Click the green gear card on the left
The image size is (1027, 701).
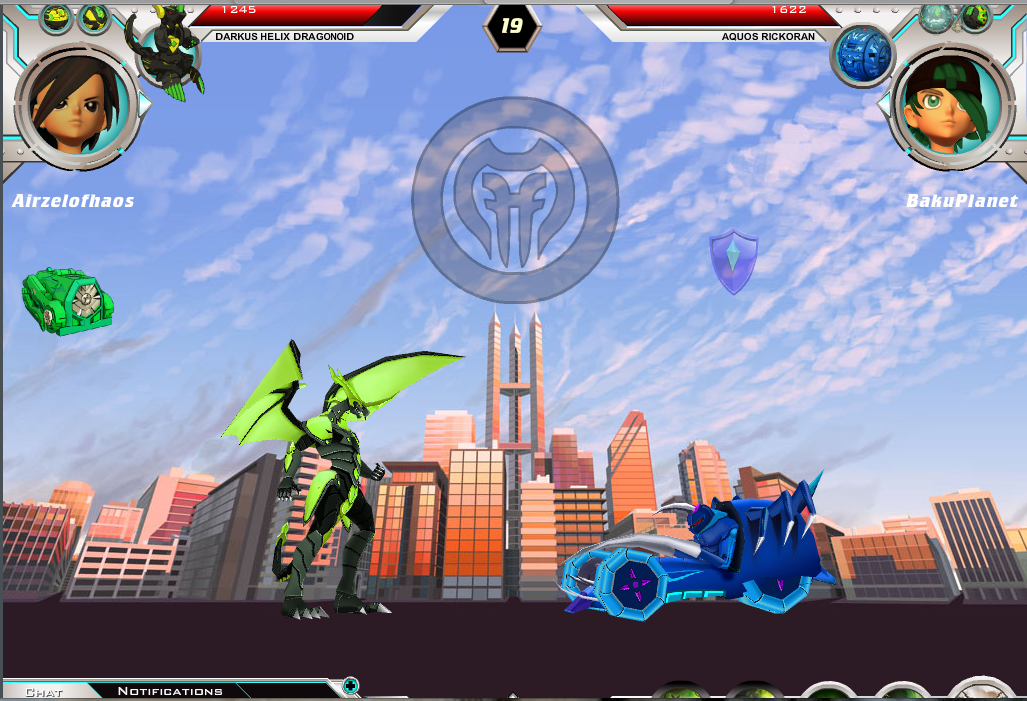pyautogui.click(x=68, y=299)
